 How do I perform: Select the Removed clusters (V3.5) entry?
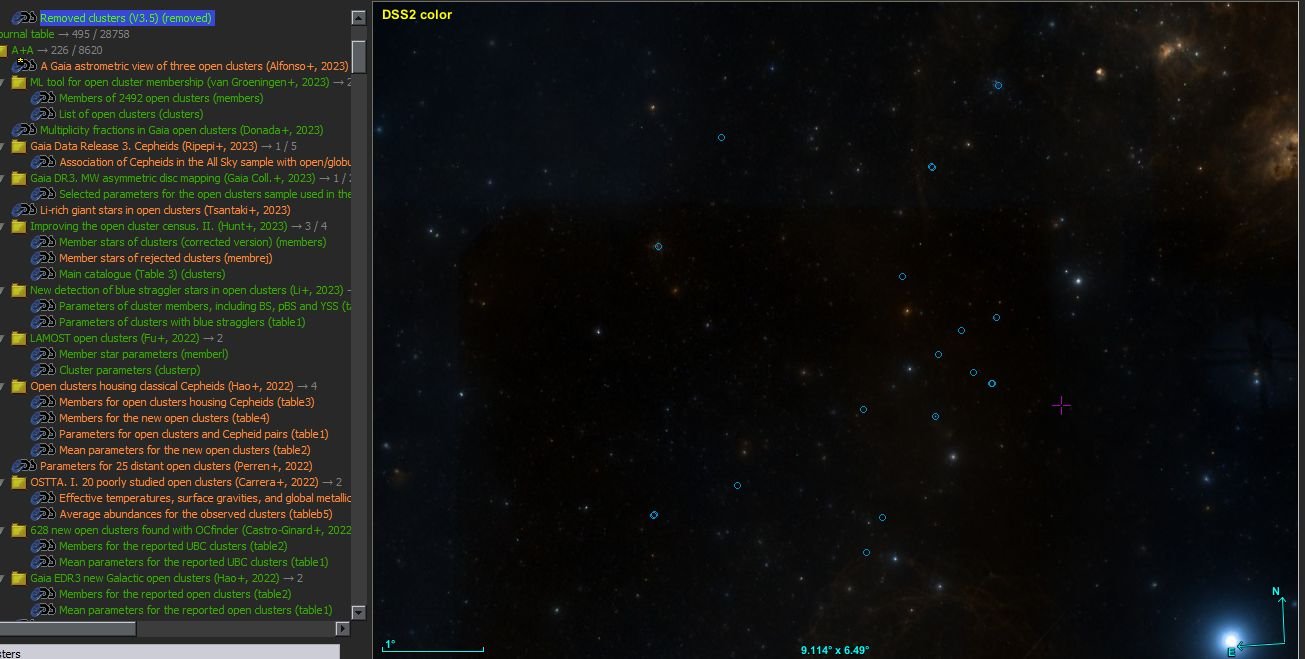126,18
